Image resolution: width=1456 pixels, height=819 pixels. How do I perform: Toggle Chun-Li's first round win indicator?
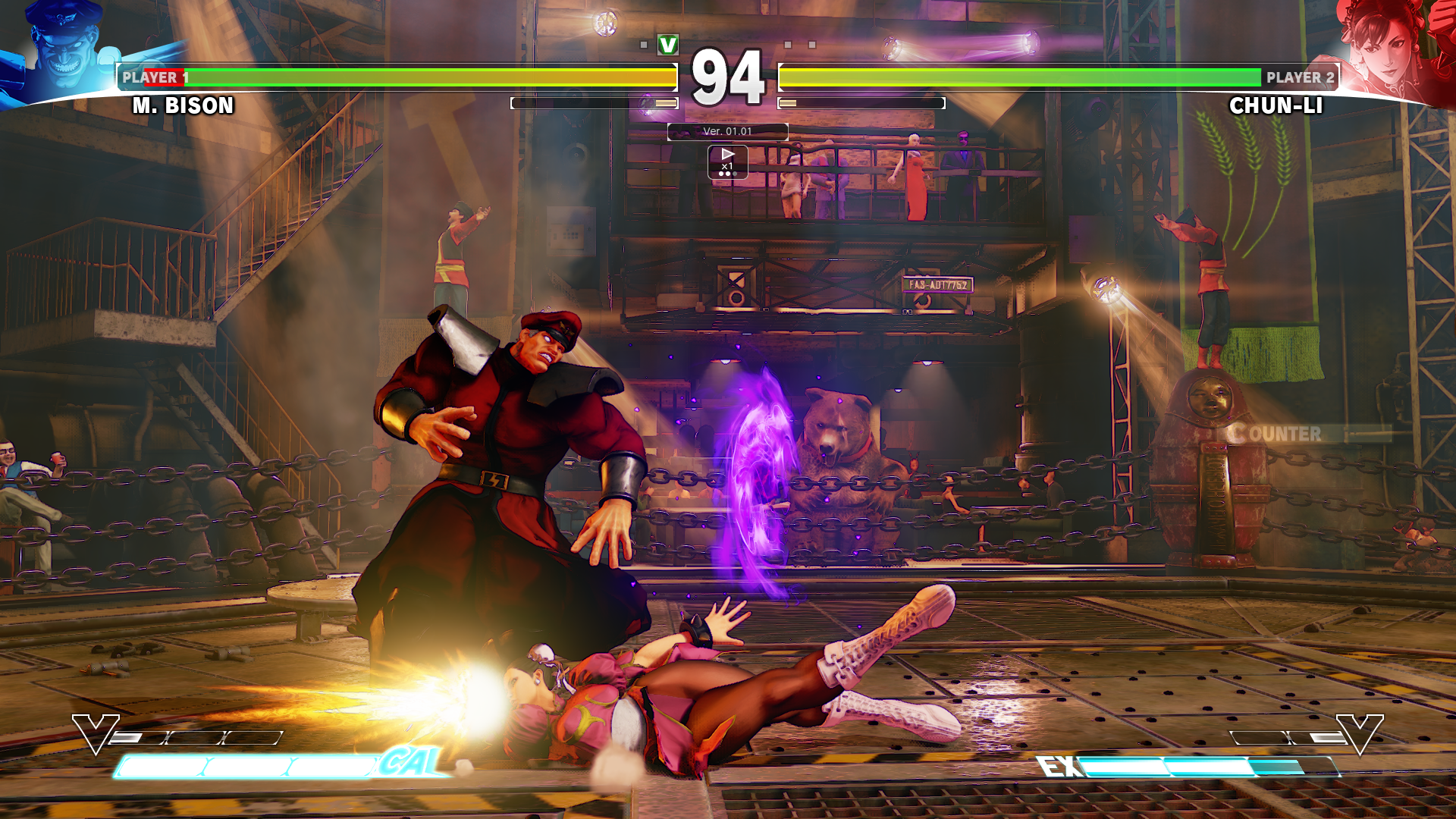(788, 44)
